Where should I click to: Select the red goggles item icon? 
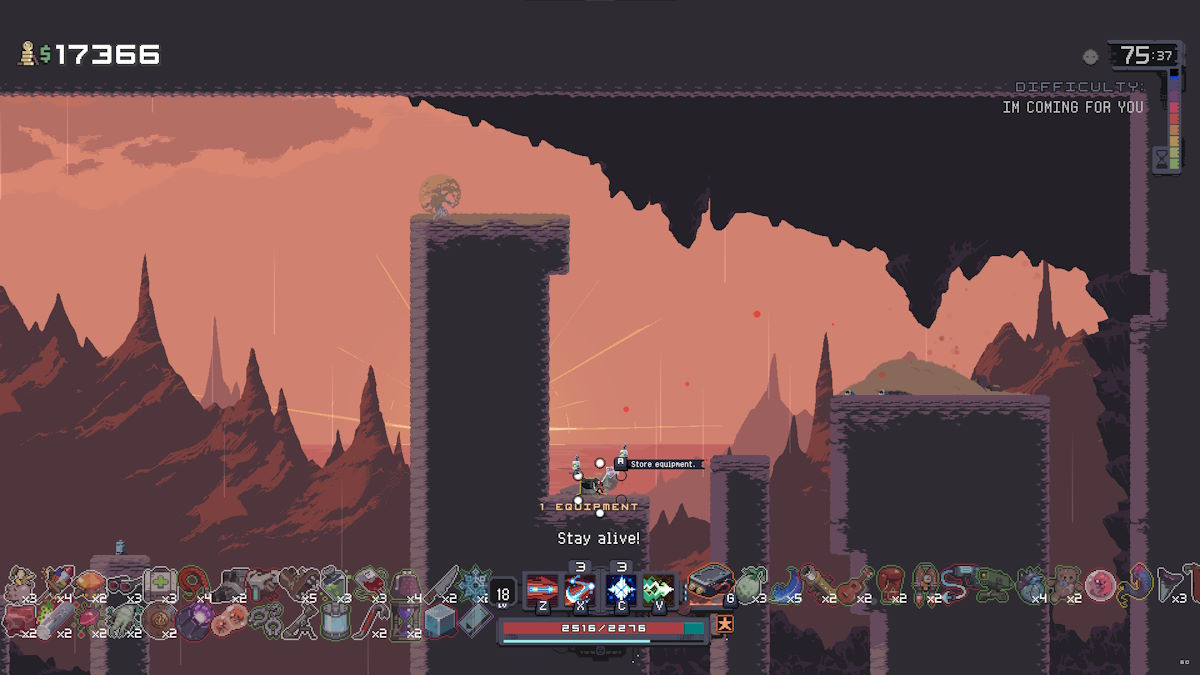pyautogui.click(x=123, y=583)
